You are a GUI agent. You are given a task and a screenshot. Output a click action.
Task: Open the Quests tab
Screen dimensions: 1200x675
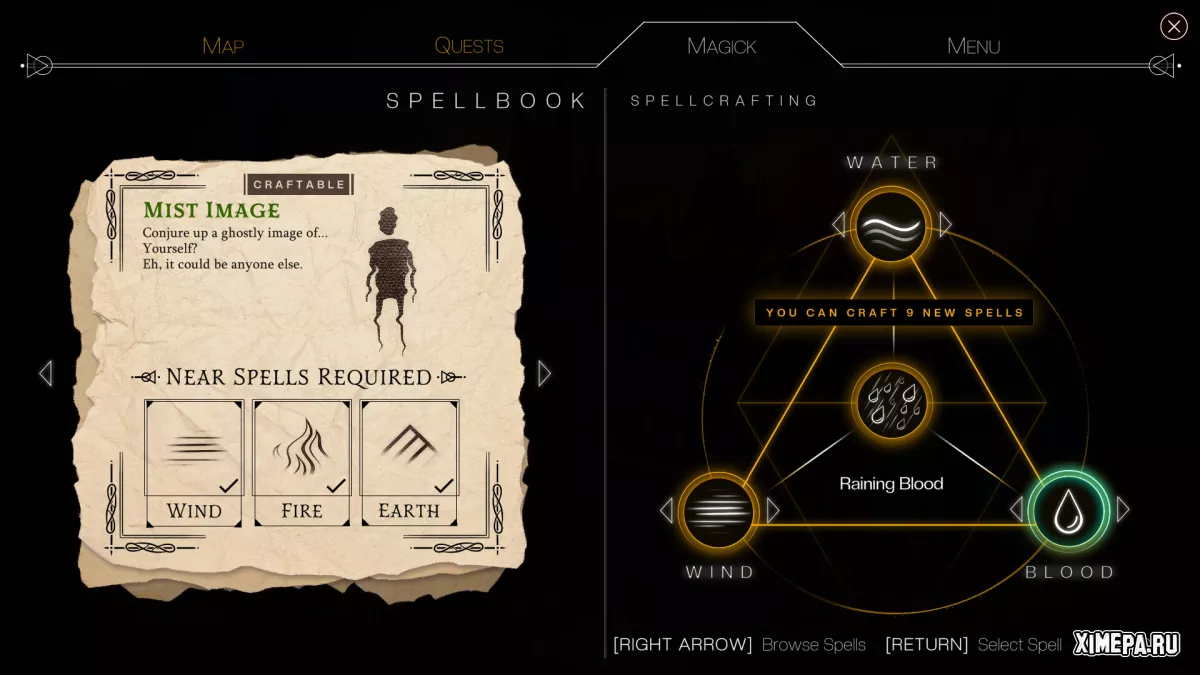[x=469, y=46]
